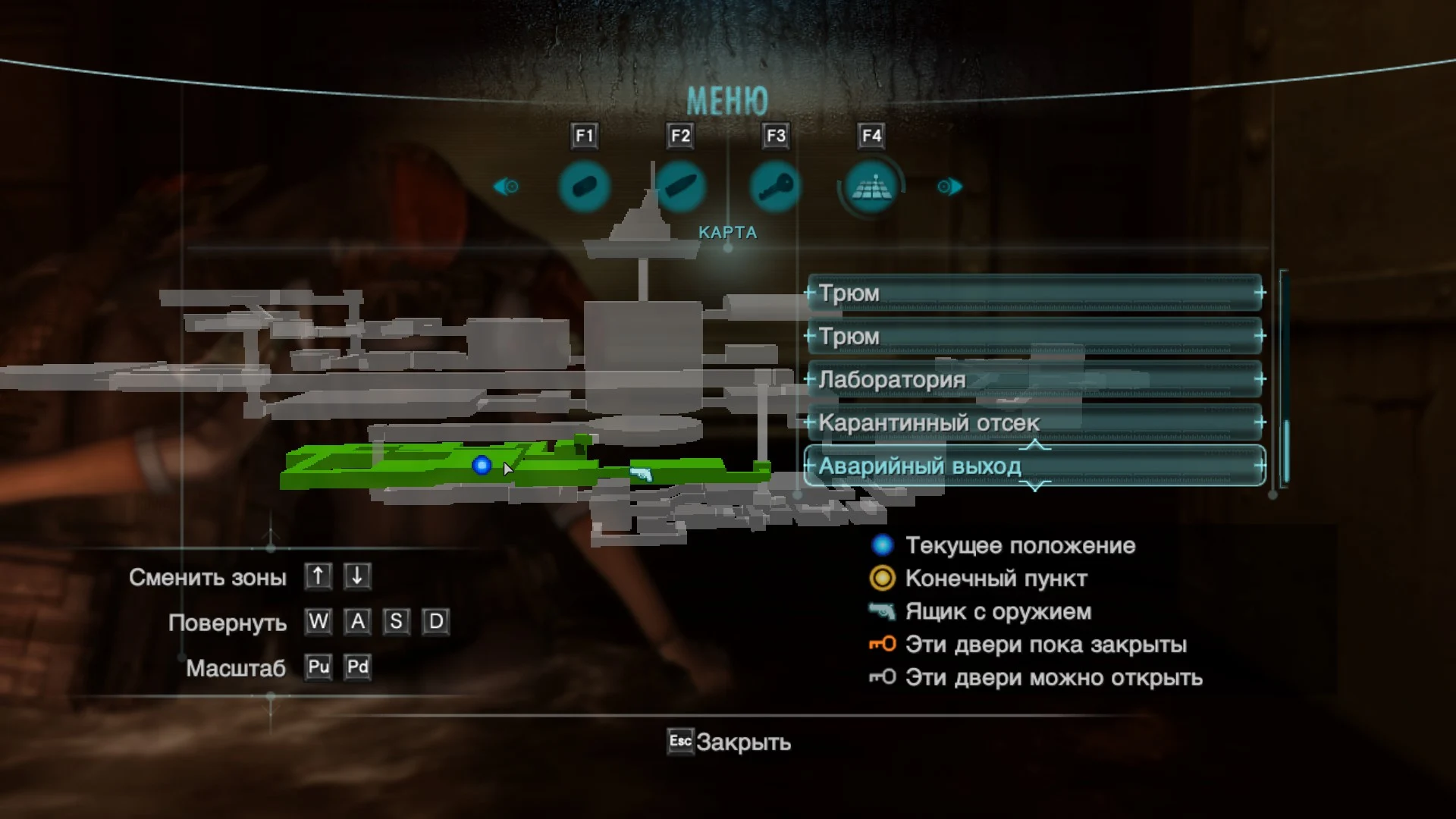
Task: Choose the Карантинный отсек zone
Action: [x=1034, y=422]
